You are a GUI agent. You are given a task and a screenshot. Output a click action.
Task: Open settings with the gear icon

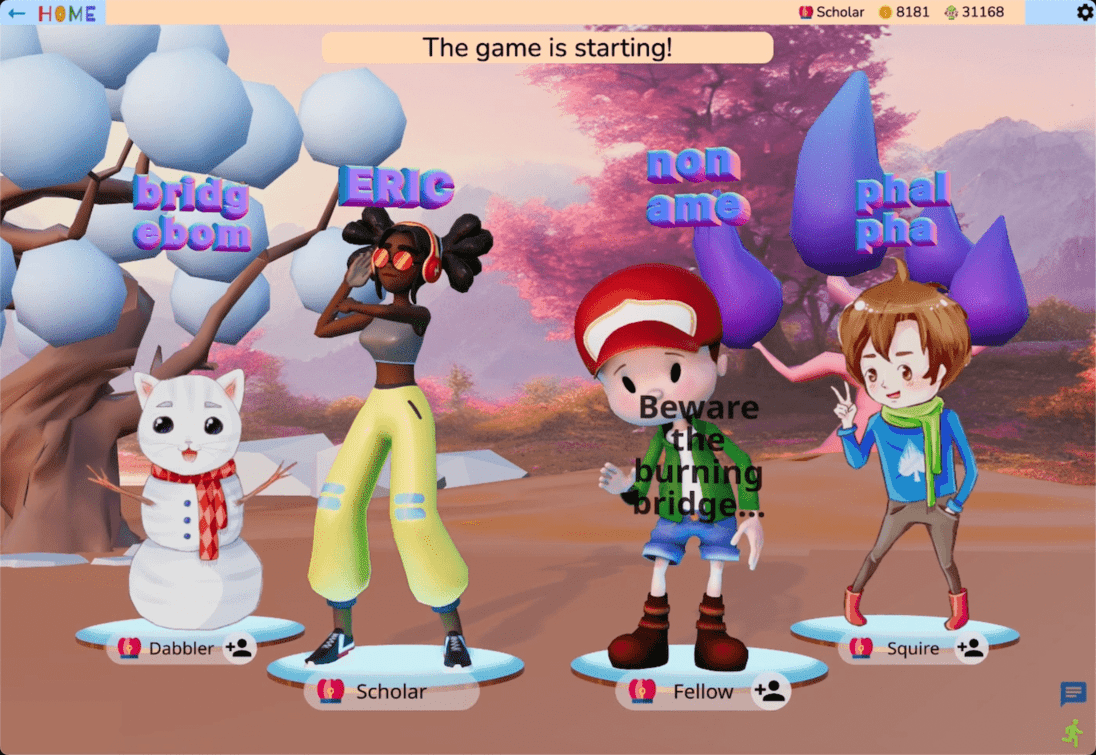[1085, 12]
